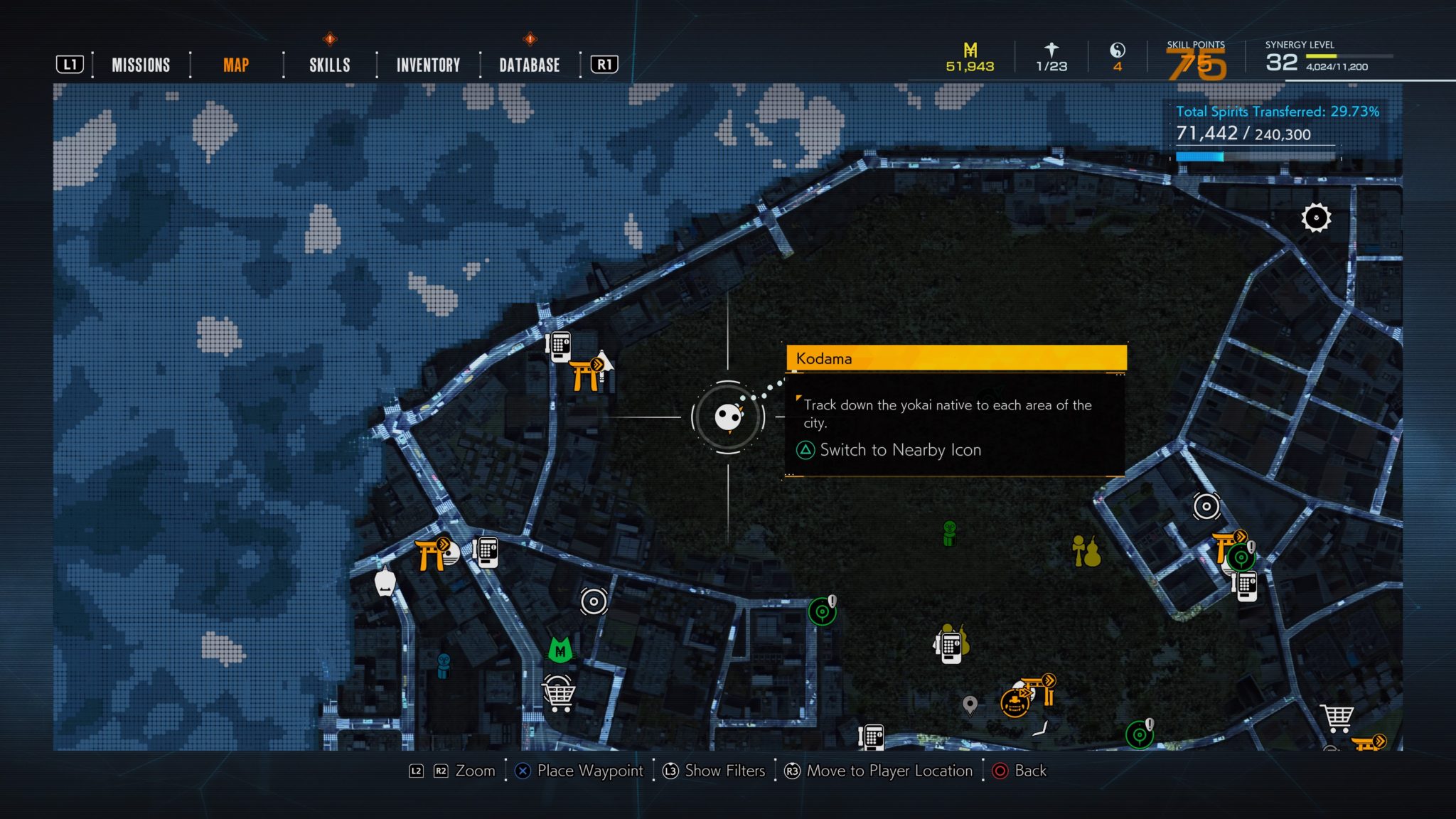Select the tanuki icon near the lower torii gate
The height and width of the screenshot is (819, 1456).
point(1014,704)
